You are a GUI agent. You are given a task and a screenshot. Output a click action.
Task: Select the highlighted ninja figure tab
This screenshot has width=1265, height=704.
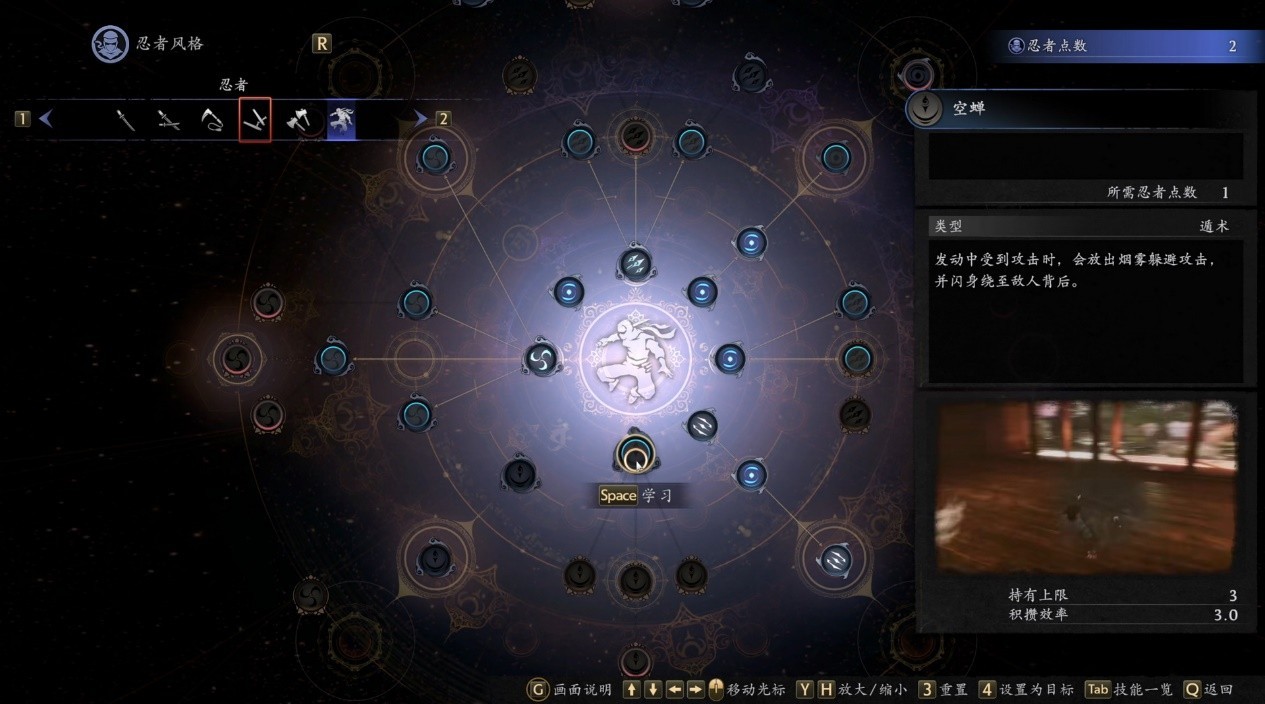(x=341, y=121)
